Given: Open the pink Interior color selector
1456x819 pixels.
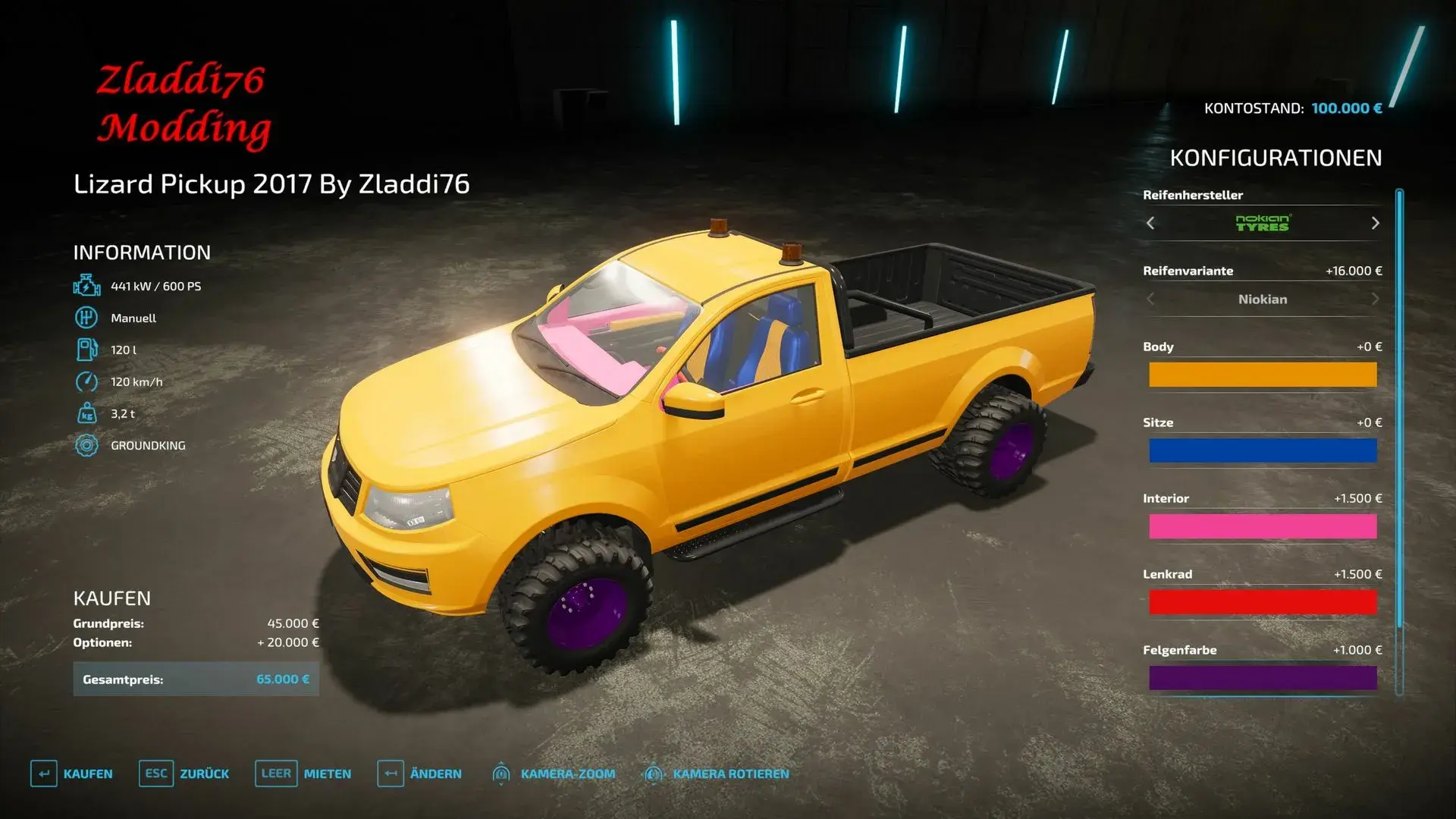Looking at the screenshot, I should (1263, 526).
